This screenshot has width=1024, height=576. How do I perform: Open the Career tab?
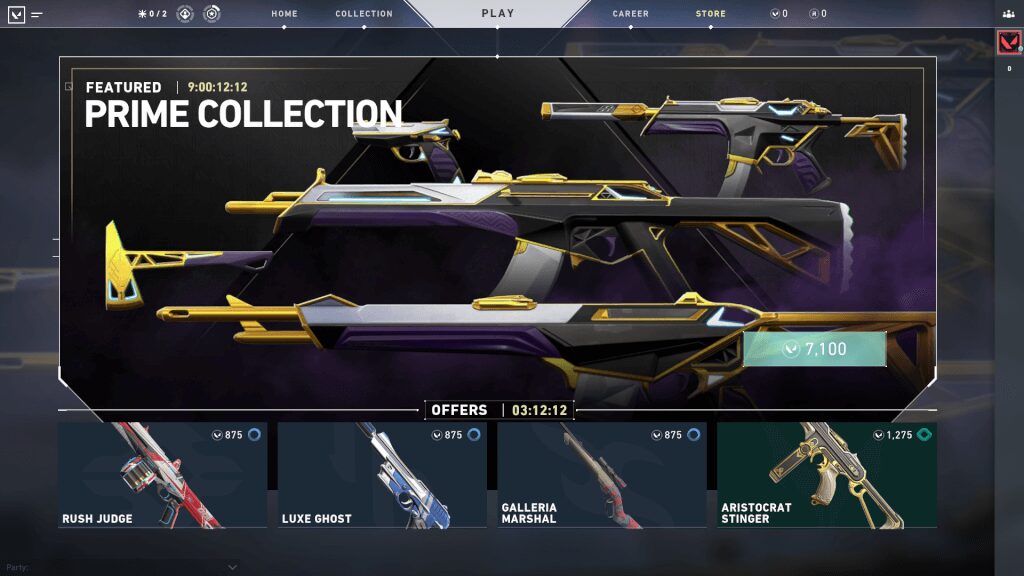point(630,14)
